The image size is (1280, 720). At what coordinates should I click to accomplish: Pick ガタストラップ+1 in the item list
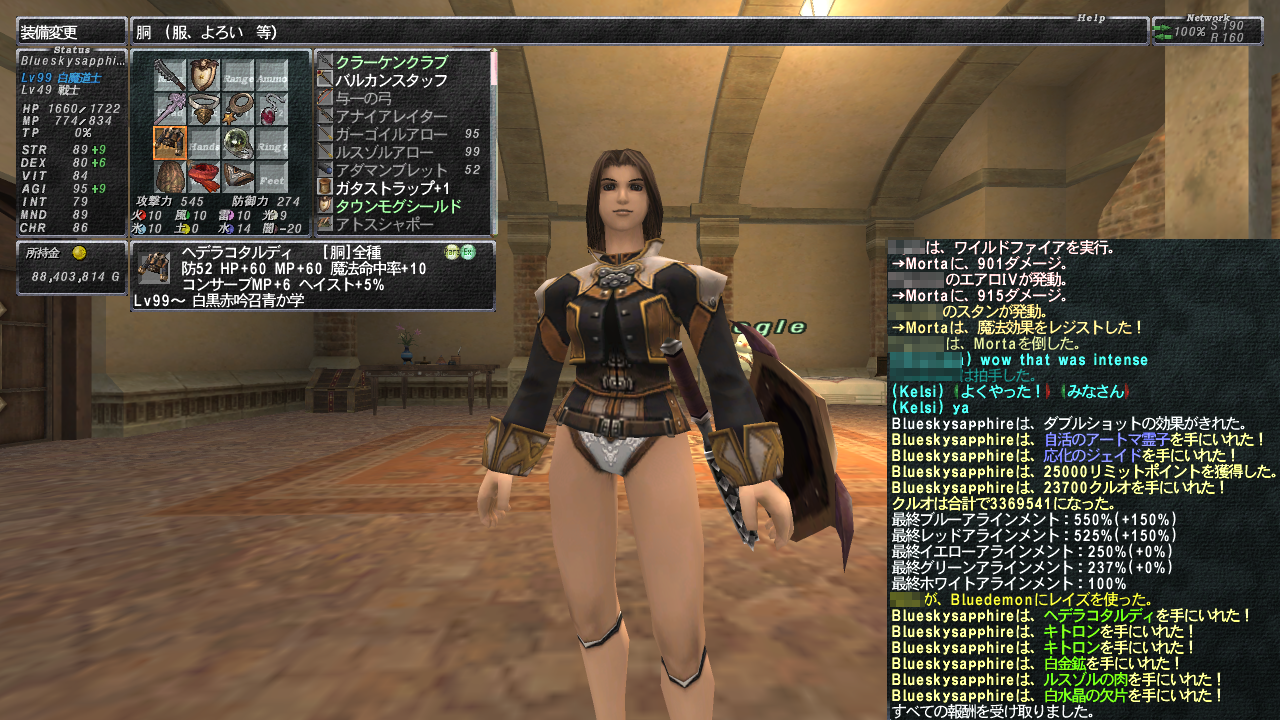click(x=391, y=188)
